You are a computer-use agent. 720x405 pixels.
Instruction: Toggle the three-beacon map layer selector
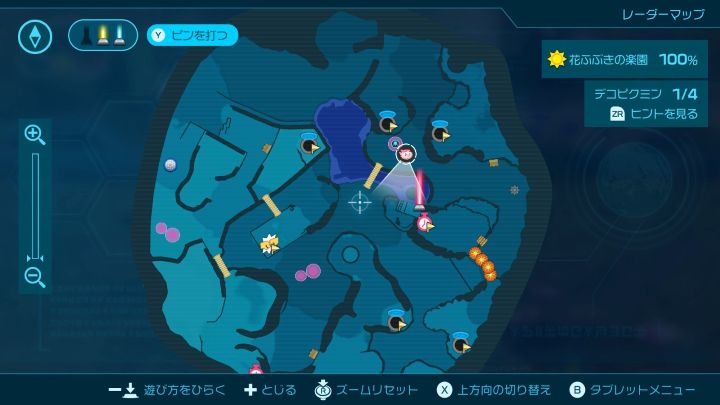click(103, 36)
